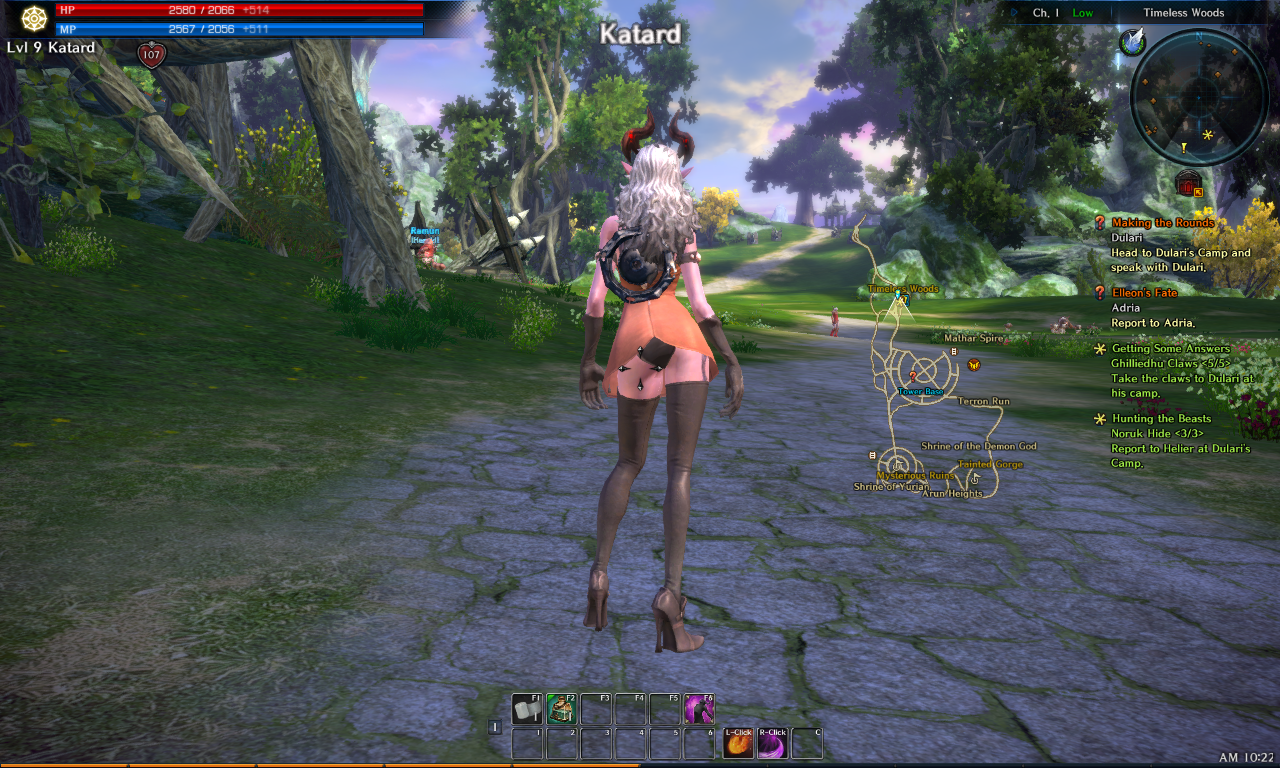This screenshot has height=768, width=1280.
Task: Select the Tainted Gorge location on map overlay
Action: [x=990, y=465]
